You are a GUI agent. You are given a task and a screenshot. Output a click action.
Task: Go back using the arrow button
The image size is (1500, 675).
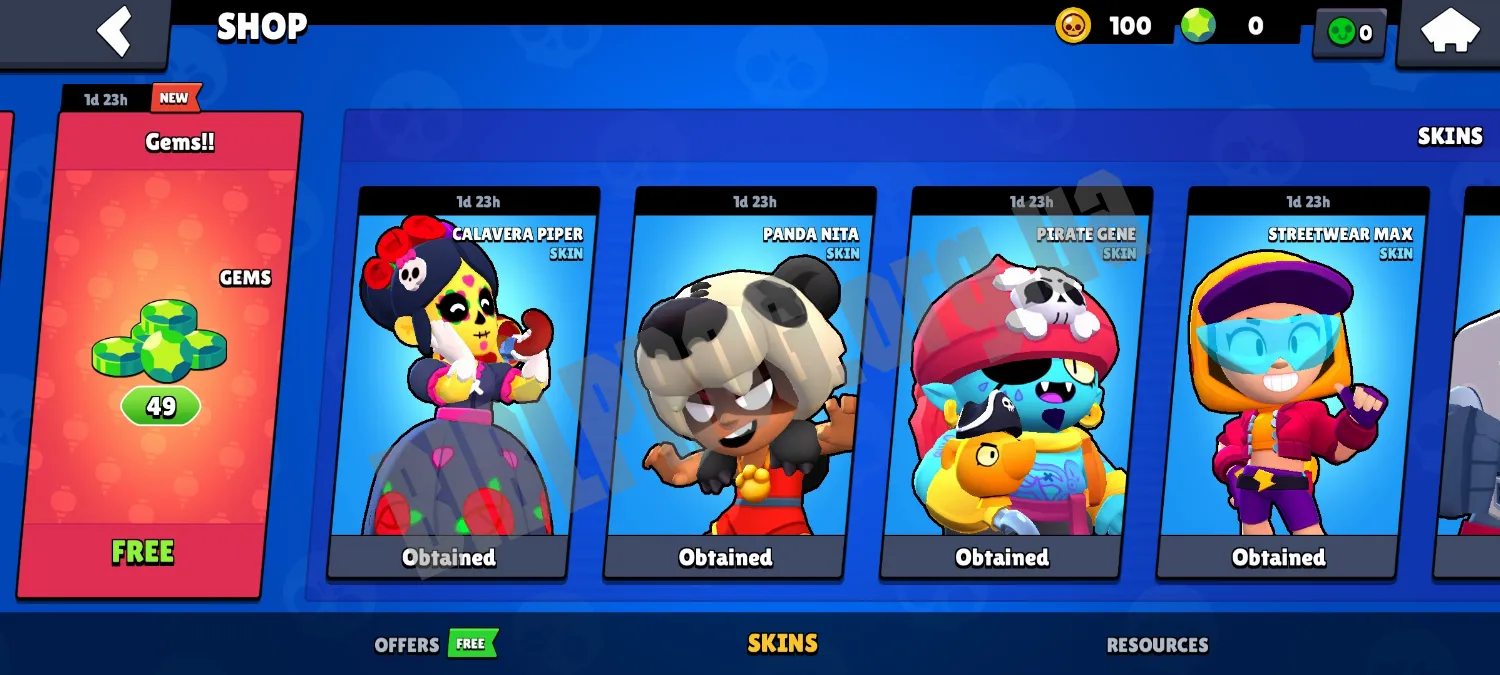pyautogui.click(x=113, y=30)
